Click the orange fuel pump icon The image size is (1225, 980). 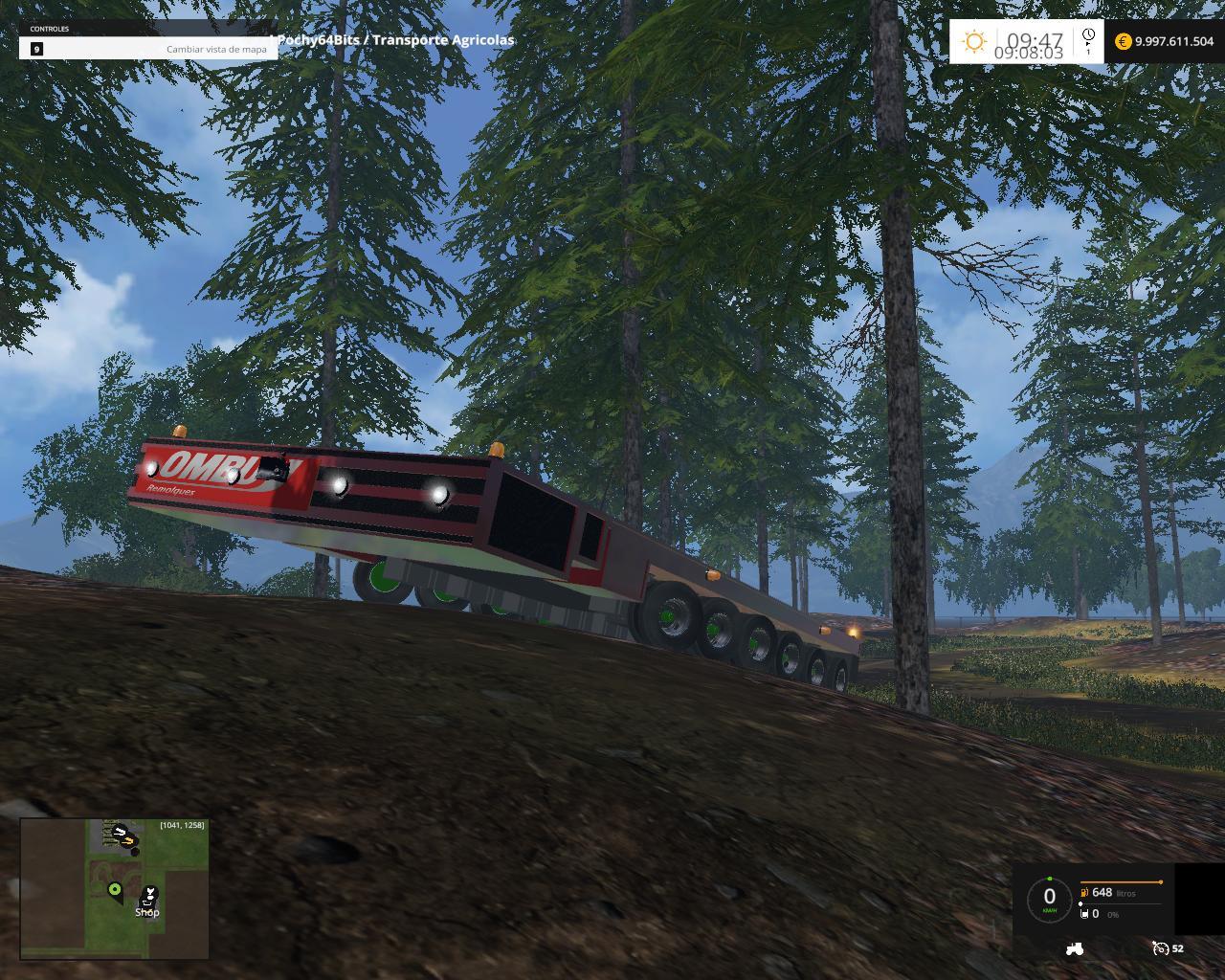[x=1084, y=892]
